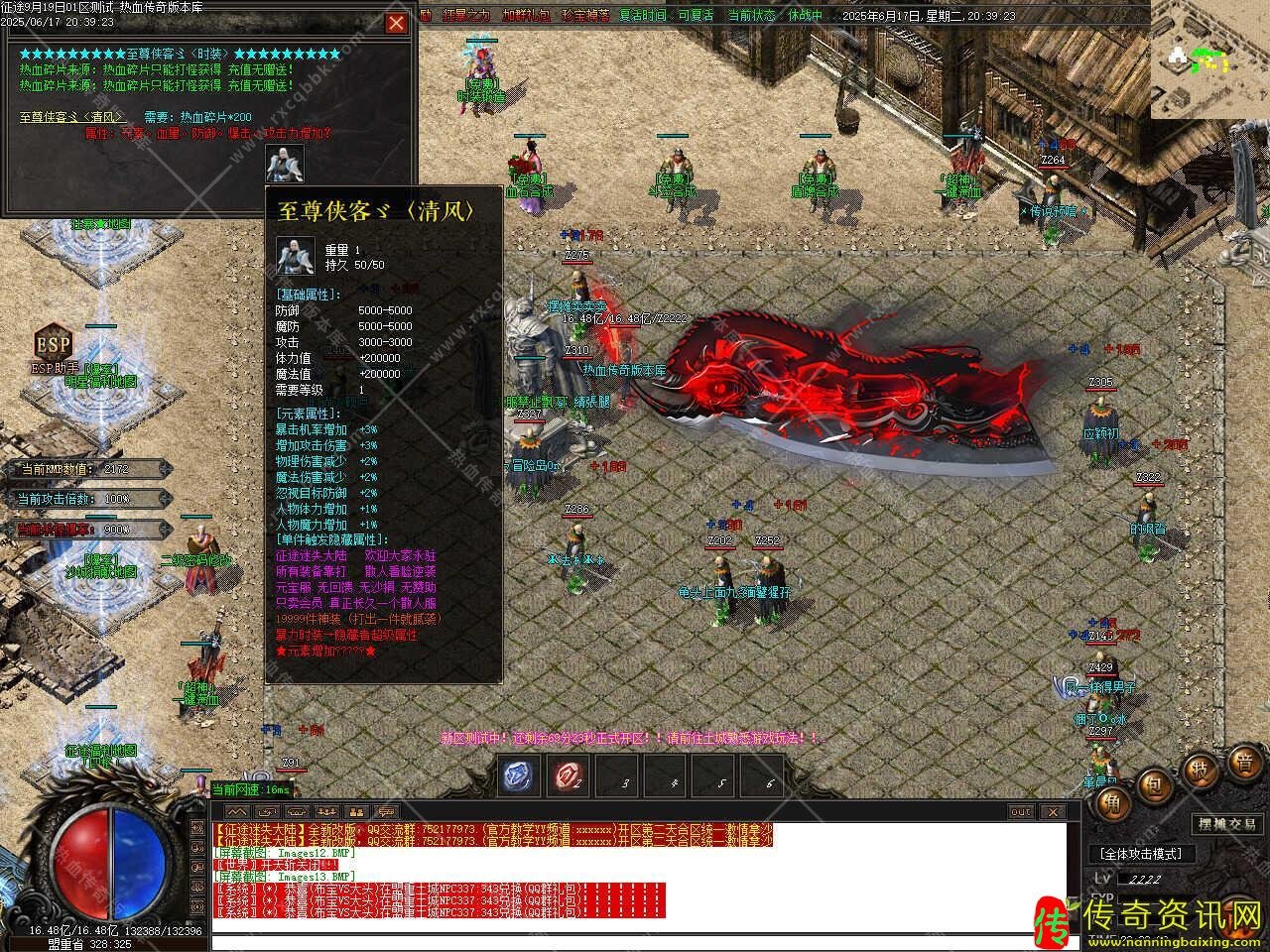Use the red stone hotbar slot
Viewport: 1270px width, 952px height.
(569, 775)
